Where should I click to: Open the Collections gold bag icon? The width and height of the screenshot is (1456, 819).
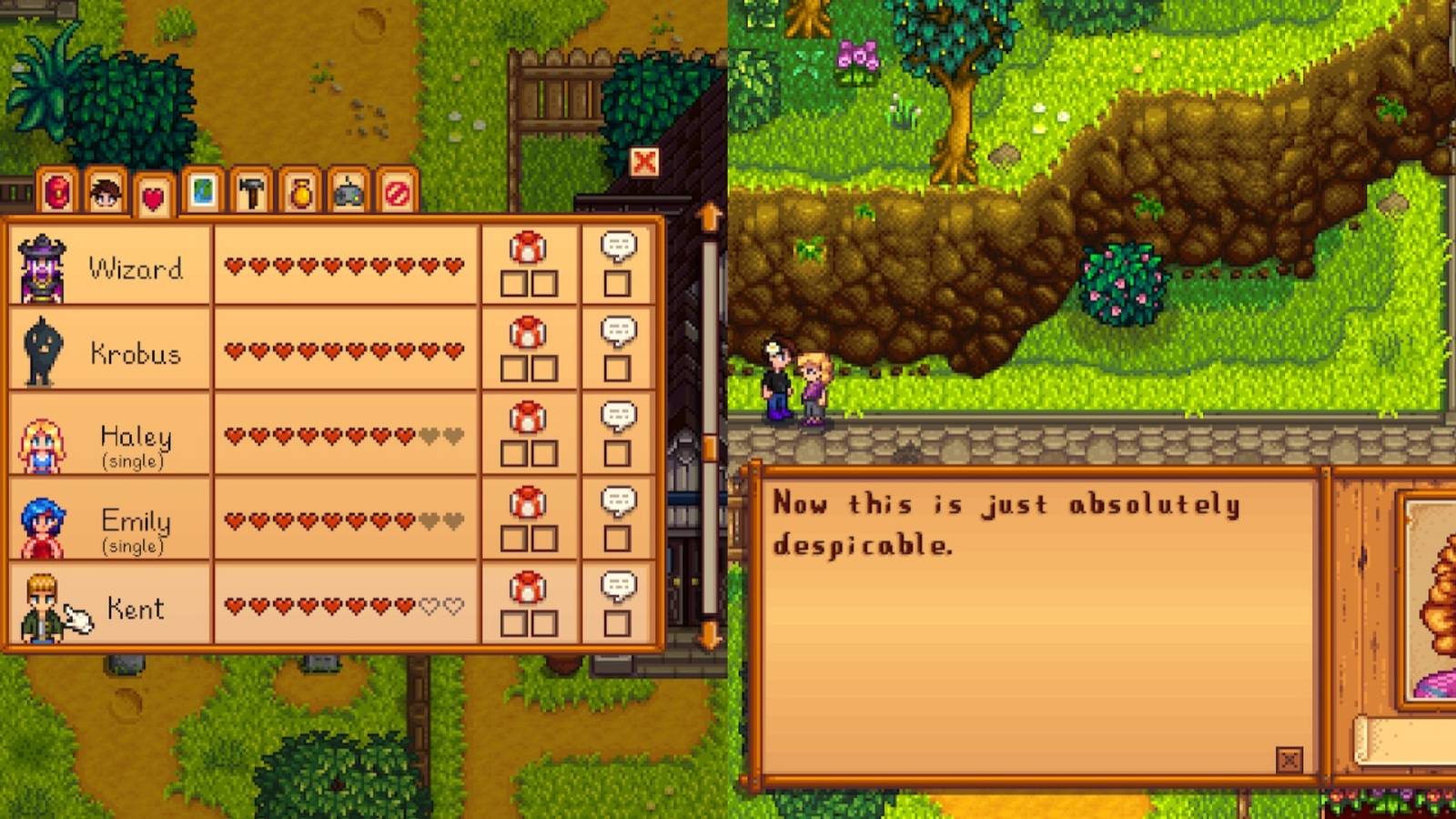302,194
